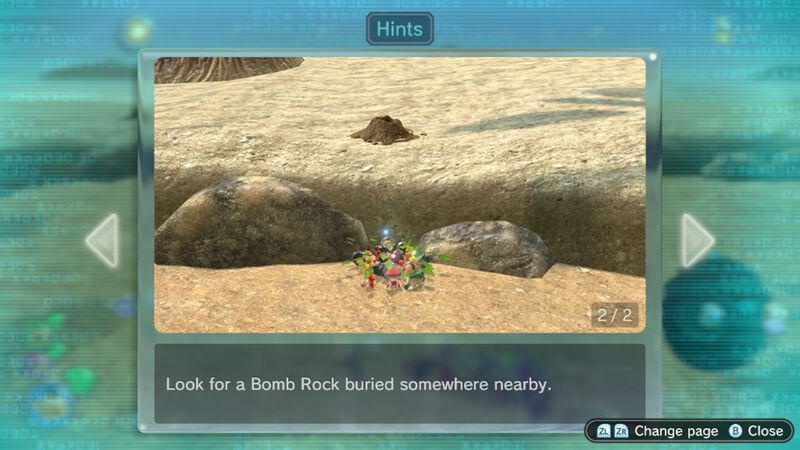View the Bomb Rock hint image

[400, 194]
